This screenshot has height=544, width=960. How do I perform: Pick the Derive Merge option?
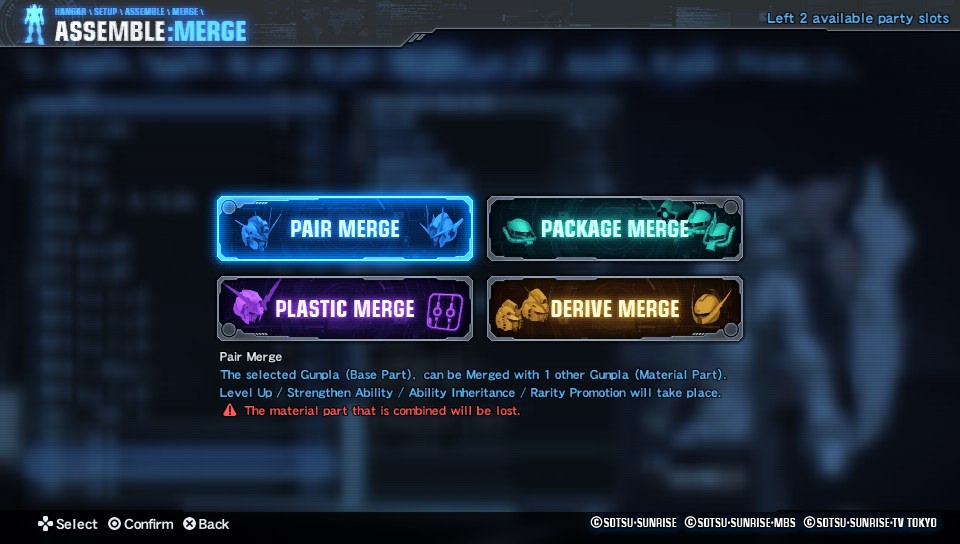coord(614,309)
